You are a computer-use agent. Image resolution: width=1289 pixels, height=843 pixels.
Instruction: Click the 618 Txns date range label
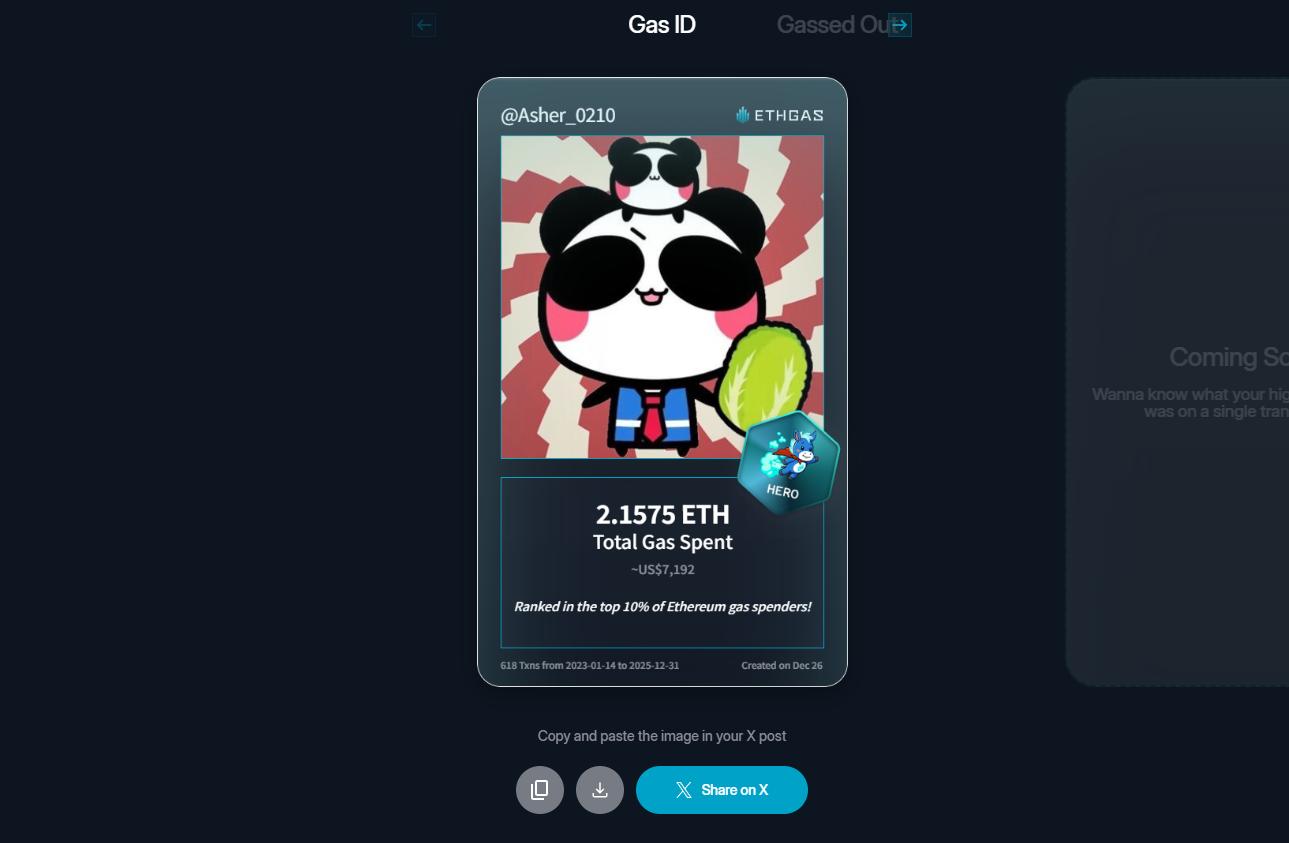tap(590, 665)
